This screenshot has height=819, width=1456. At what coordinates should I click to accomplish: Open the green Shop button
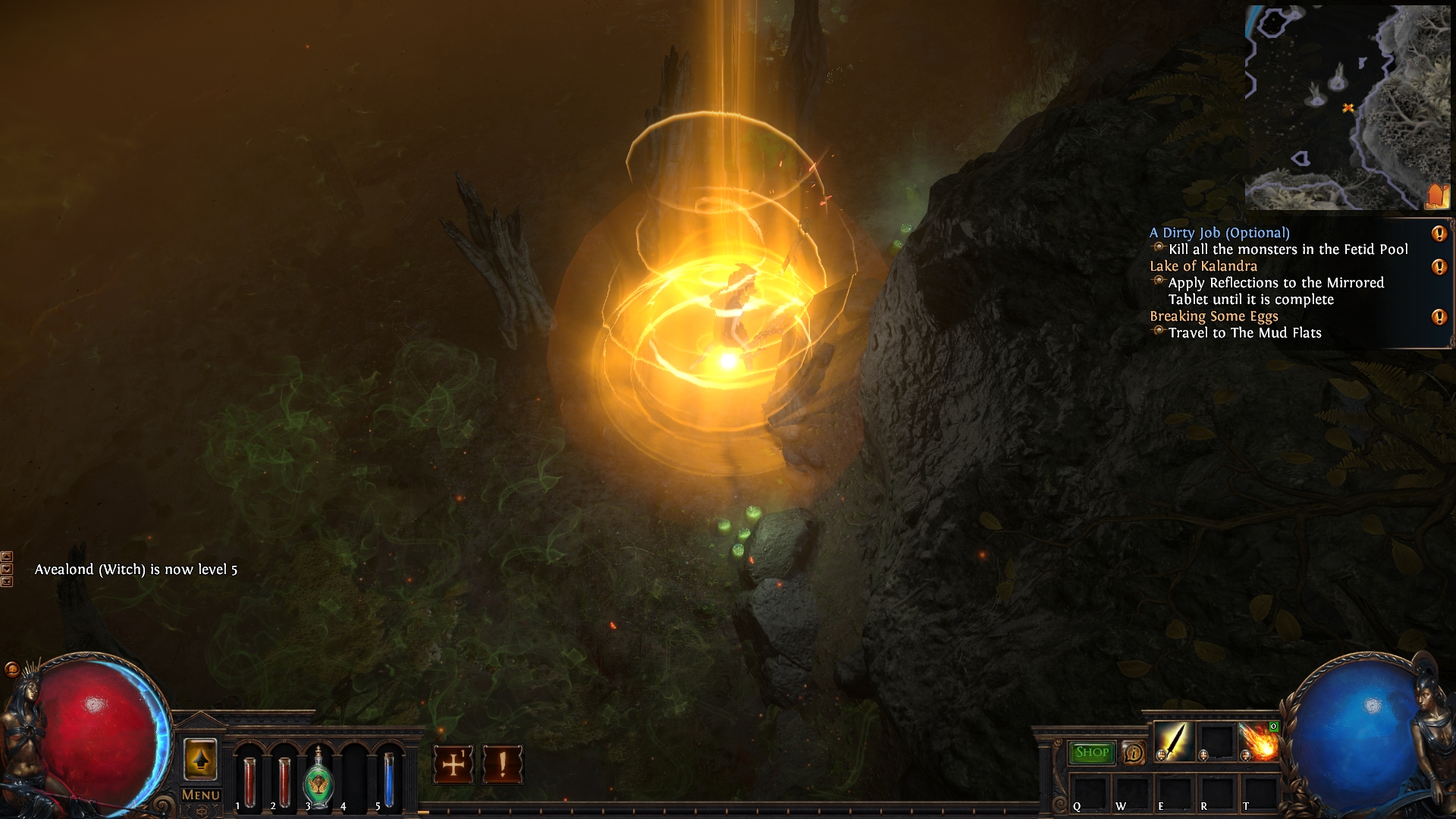pyautogui.click(x=1092, y=752)
